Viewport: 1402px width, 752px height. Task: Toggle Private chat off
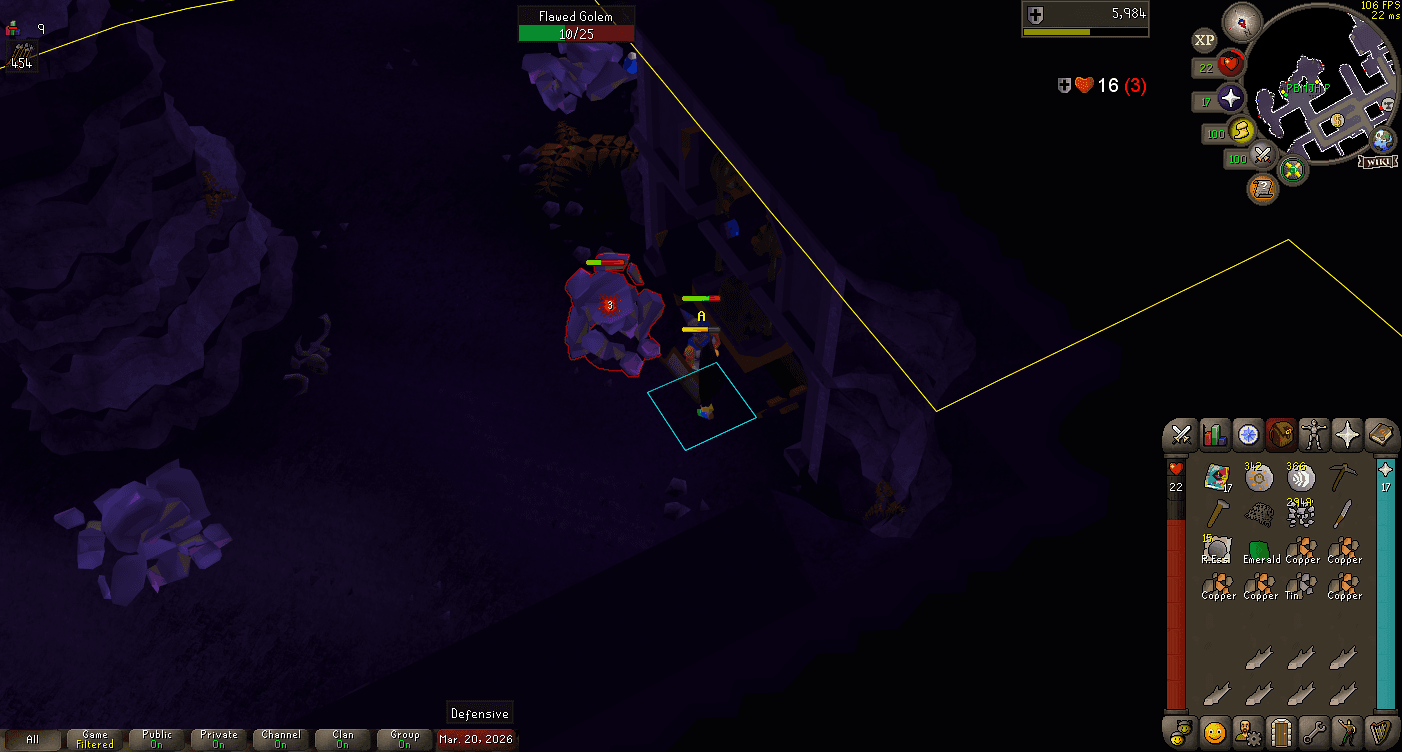coord(218,740)
